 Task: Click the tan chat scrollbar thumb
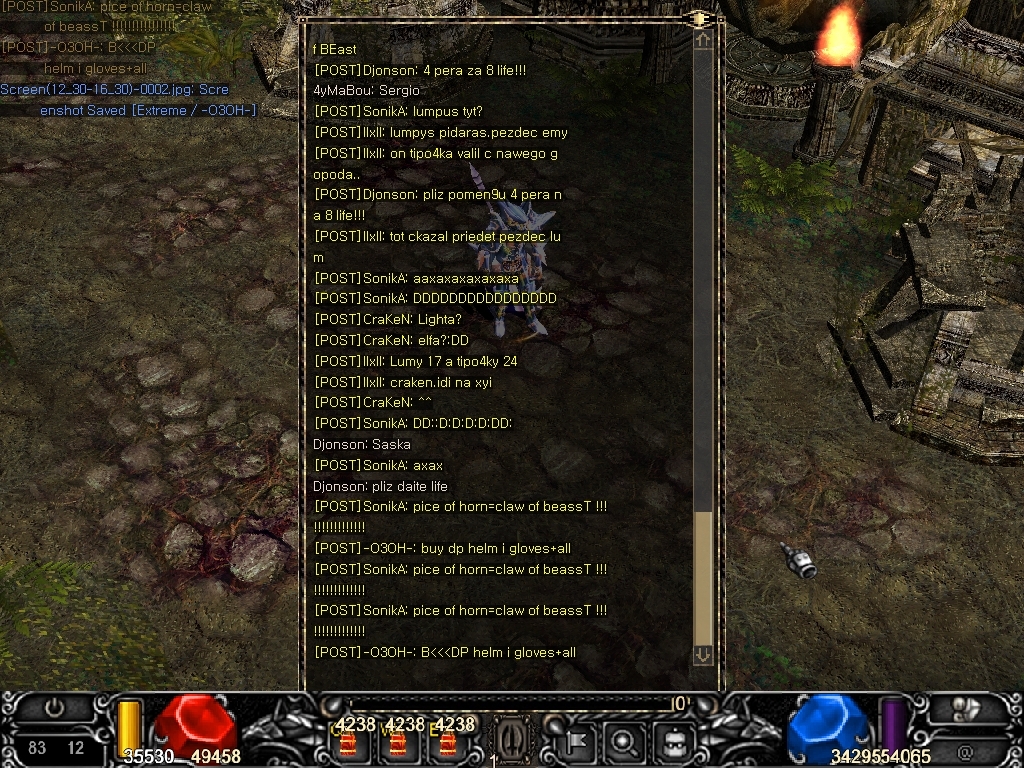[703, 578]
